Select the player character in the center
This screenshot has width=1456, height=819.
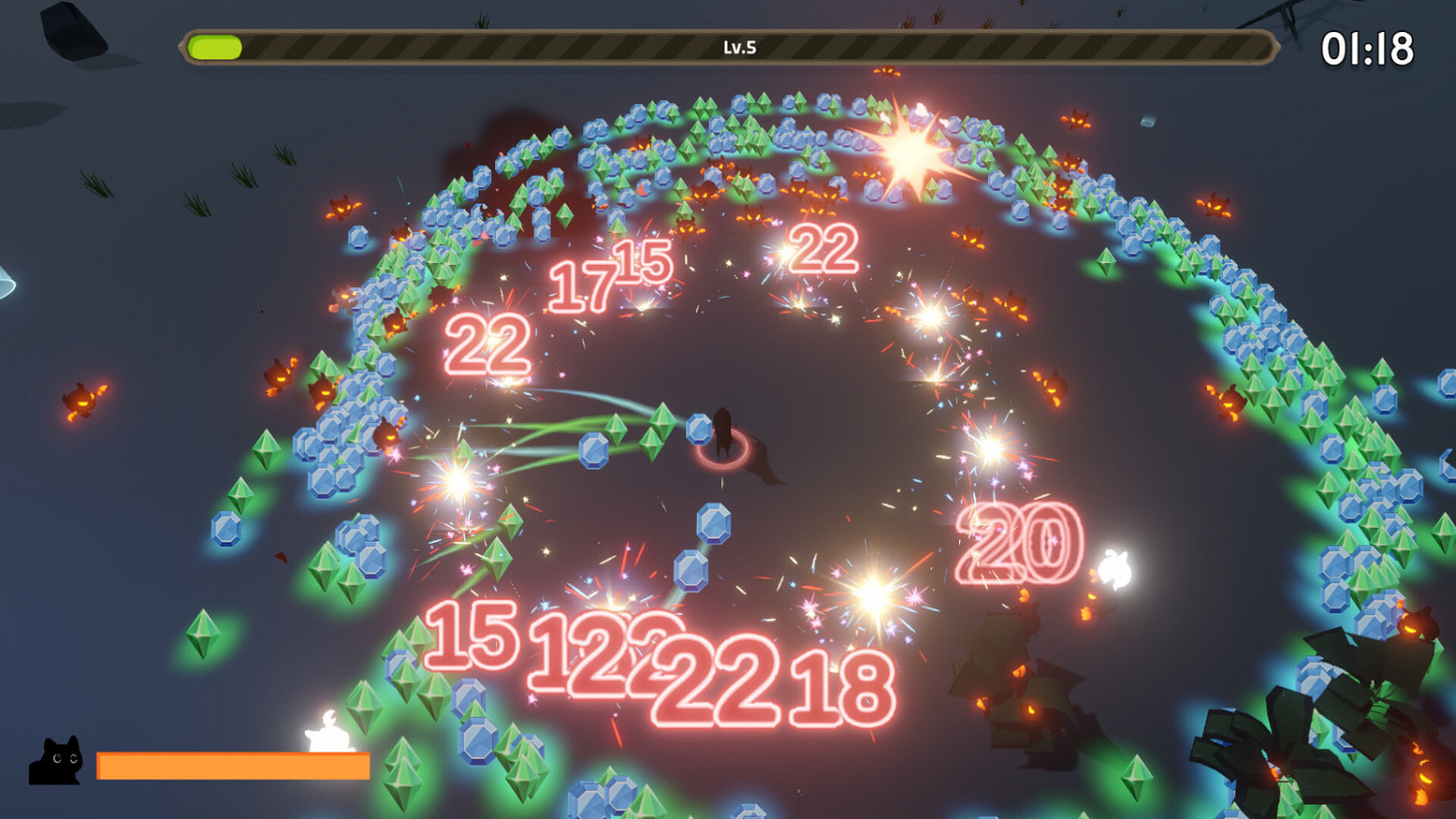[723, 432]
